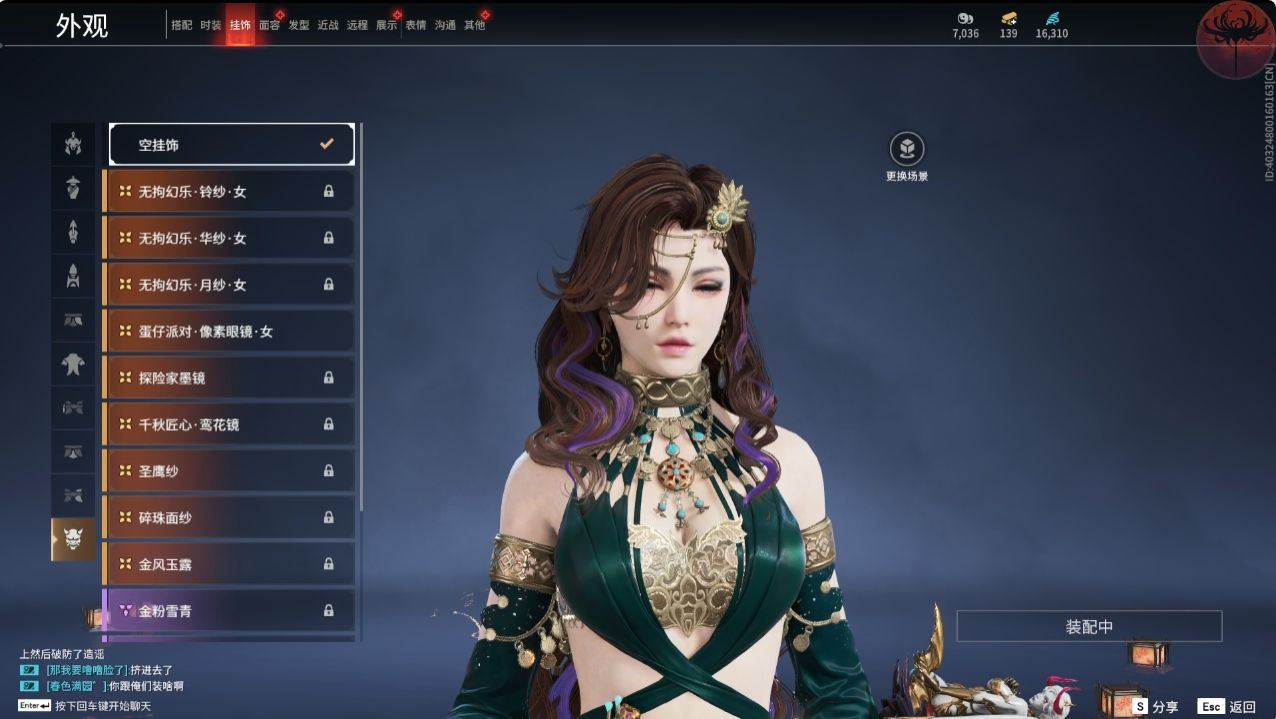Click the 装配中 equip button
The image size is (1276, 719).
[1089, 627]
